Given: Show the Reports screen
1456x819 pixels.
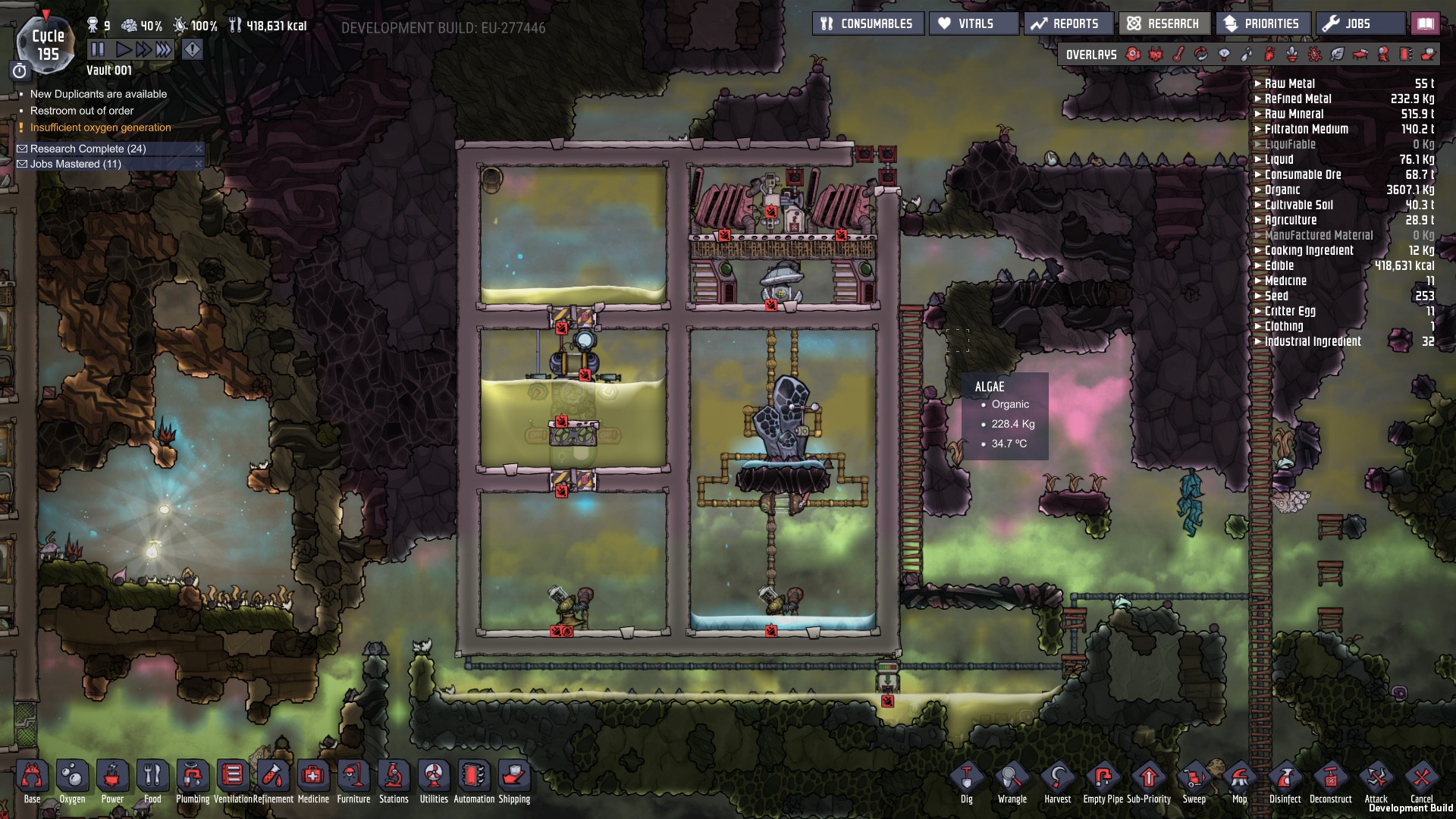Looking at the screenshot, I should coord(1068,24).
